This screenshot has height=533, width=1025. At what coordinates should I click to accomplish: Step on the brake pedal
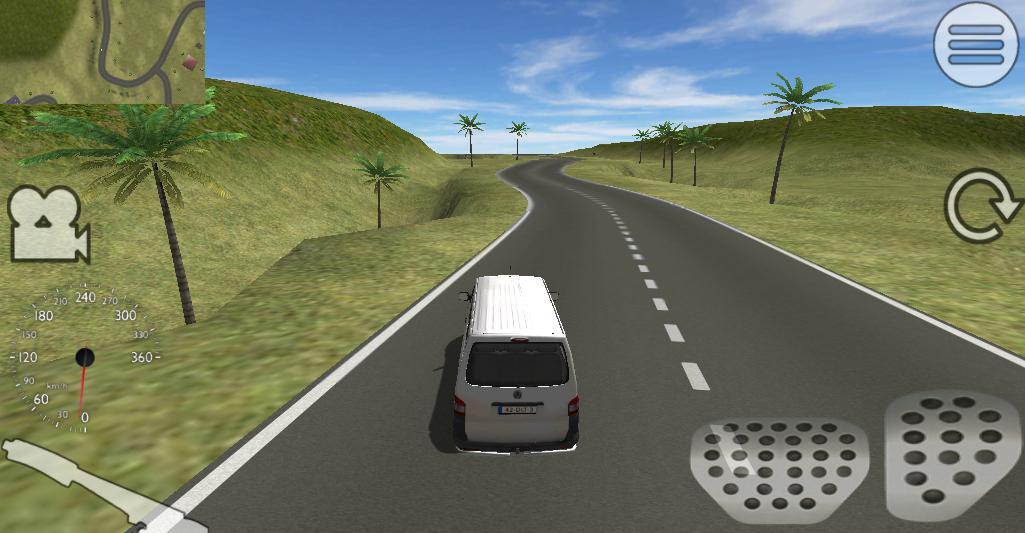pyautogui.click(x=779, y=470)
